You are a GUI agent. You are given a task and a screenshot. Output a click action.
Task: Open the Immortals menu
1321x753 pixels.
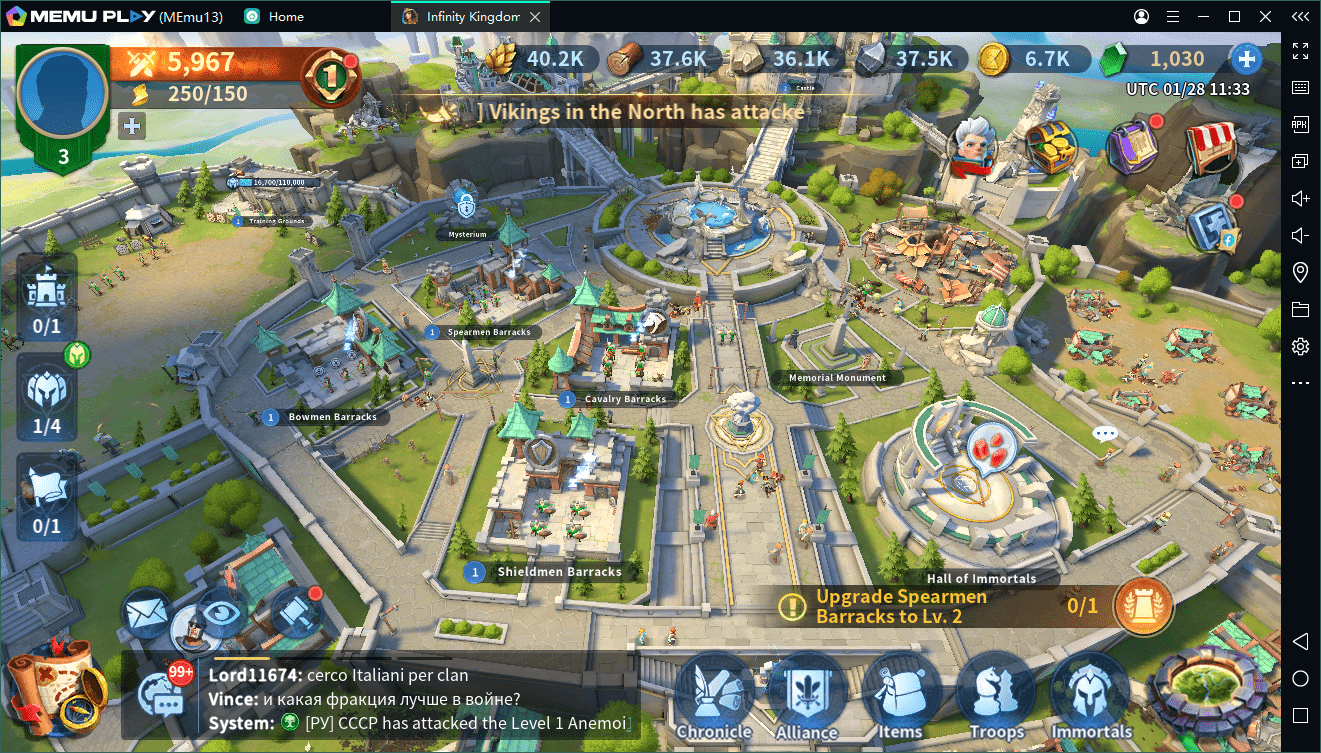[x=1090, y=695]
